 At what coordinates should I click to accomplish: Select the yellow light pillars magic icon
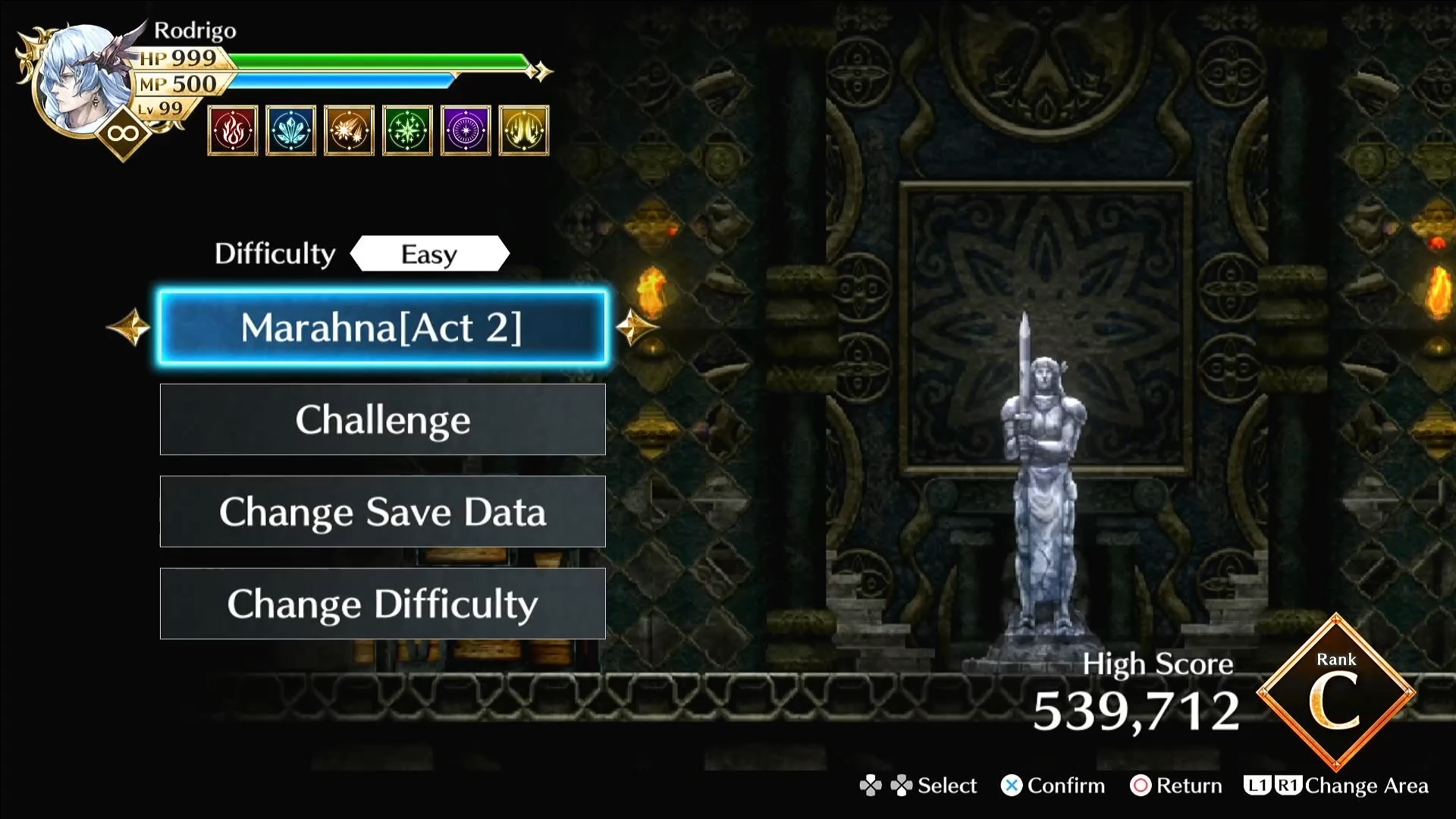[x=524, y=131]
